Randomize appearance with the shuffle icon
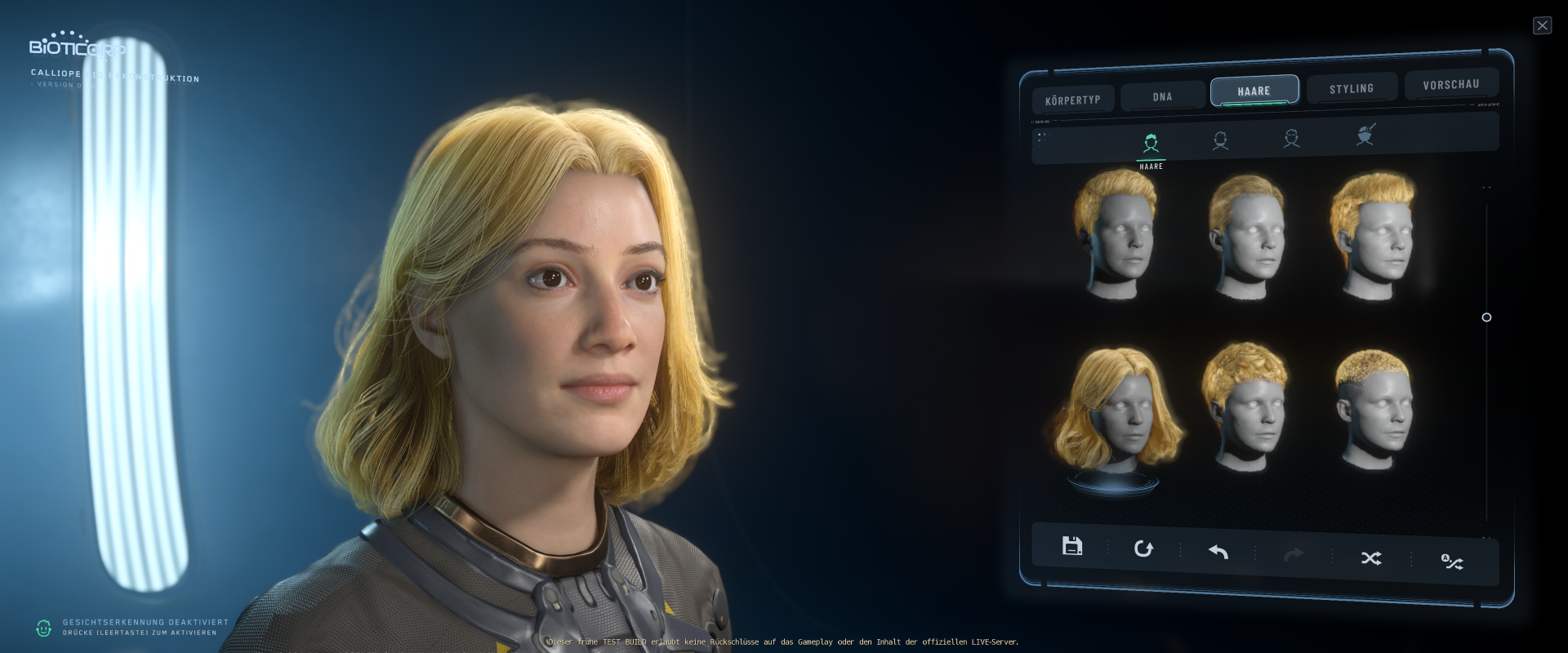 tap(1371, 558)
